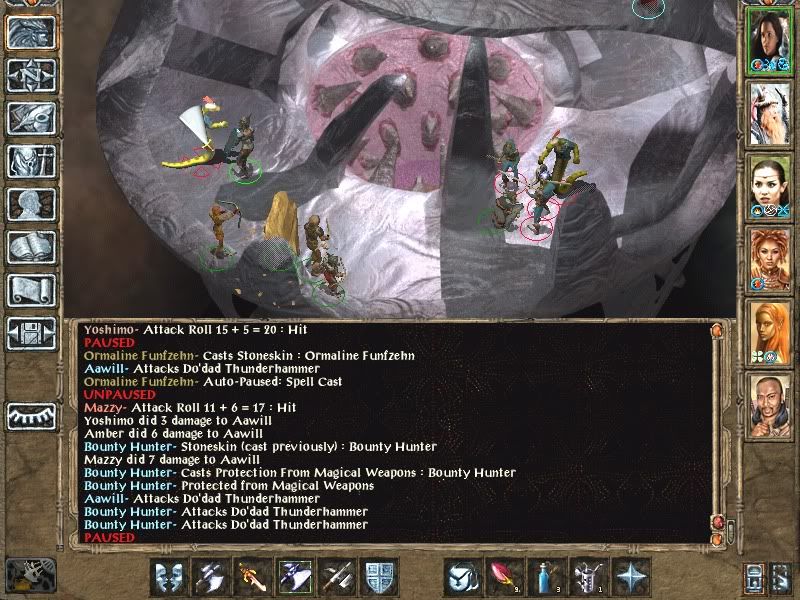Open the area map from the sidebar
Screen dimensions: 800x600
(x=30, y=76)
